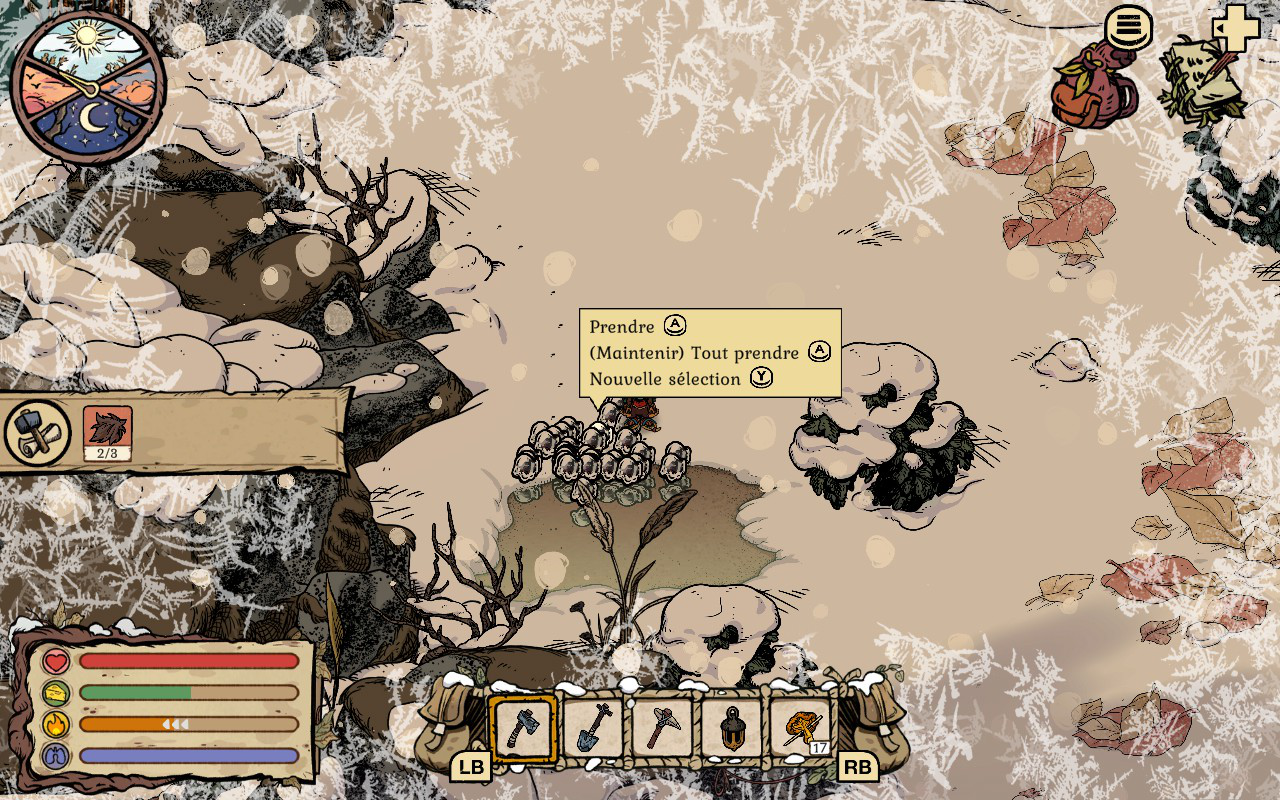The image size is (1280, 800).
Task: Choose the shovel hotbar slot
Action: coord(593,728)
